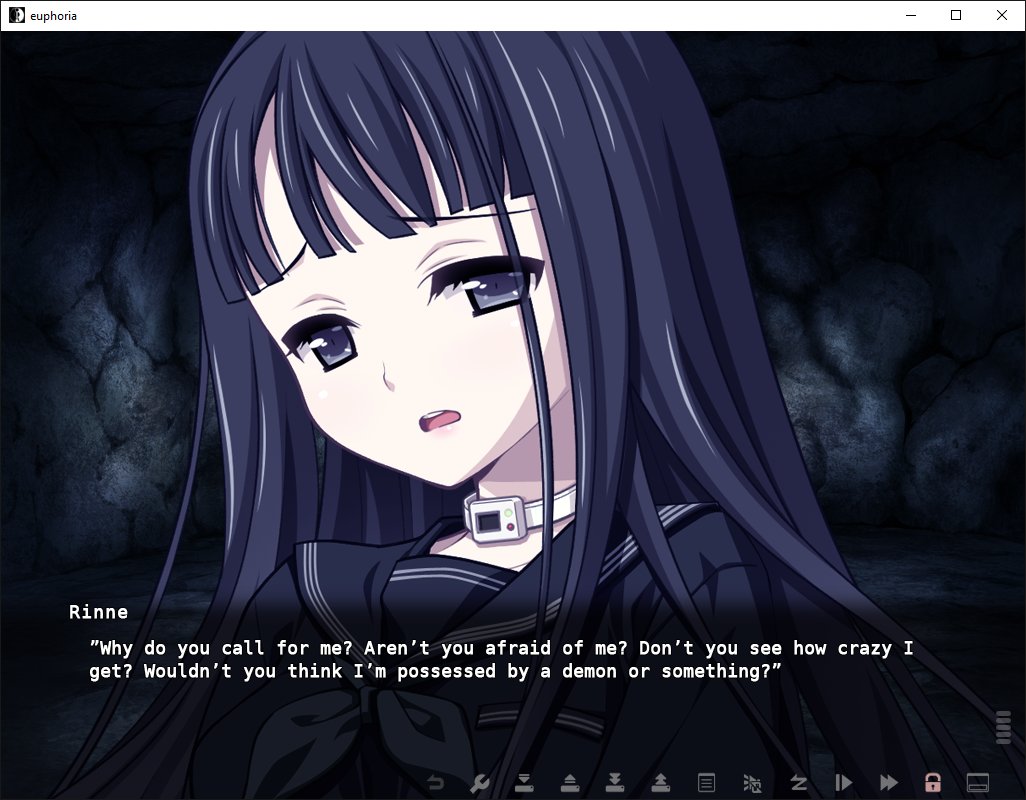This screenshot has width=1026, height=800.
Task: Activate the fast-forward skip icon
Action: tap(888, 782)
